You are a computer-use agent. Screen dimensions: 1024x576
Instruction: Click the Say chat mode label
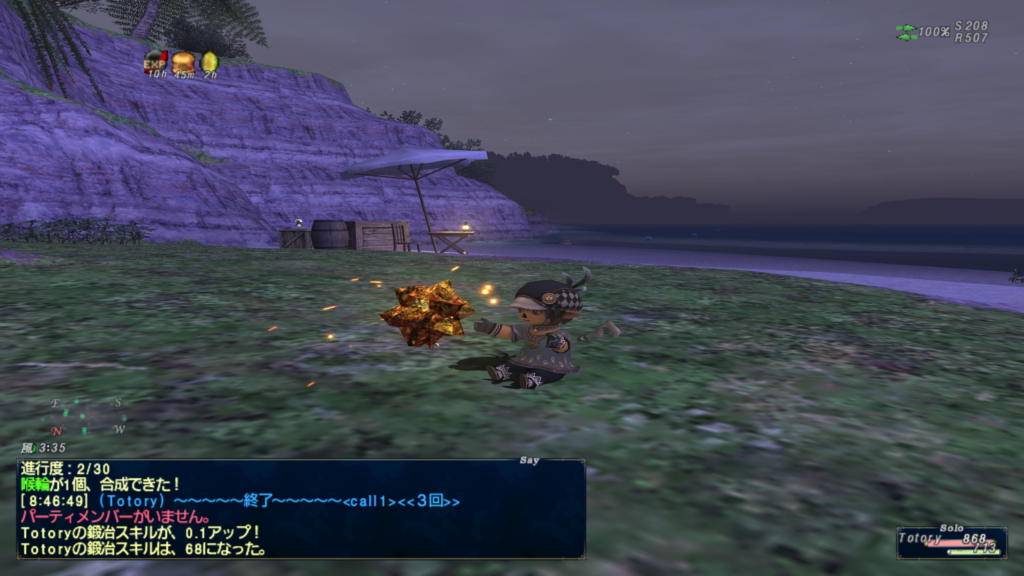pyautogui.click(x=530, y=461)
